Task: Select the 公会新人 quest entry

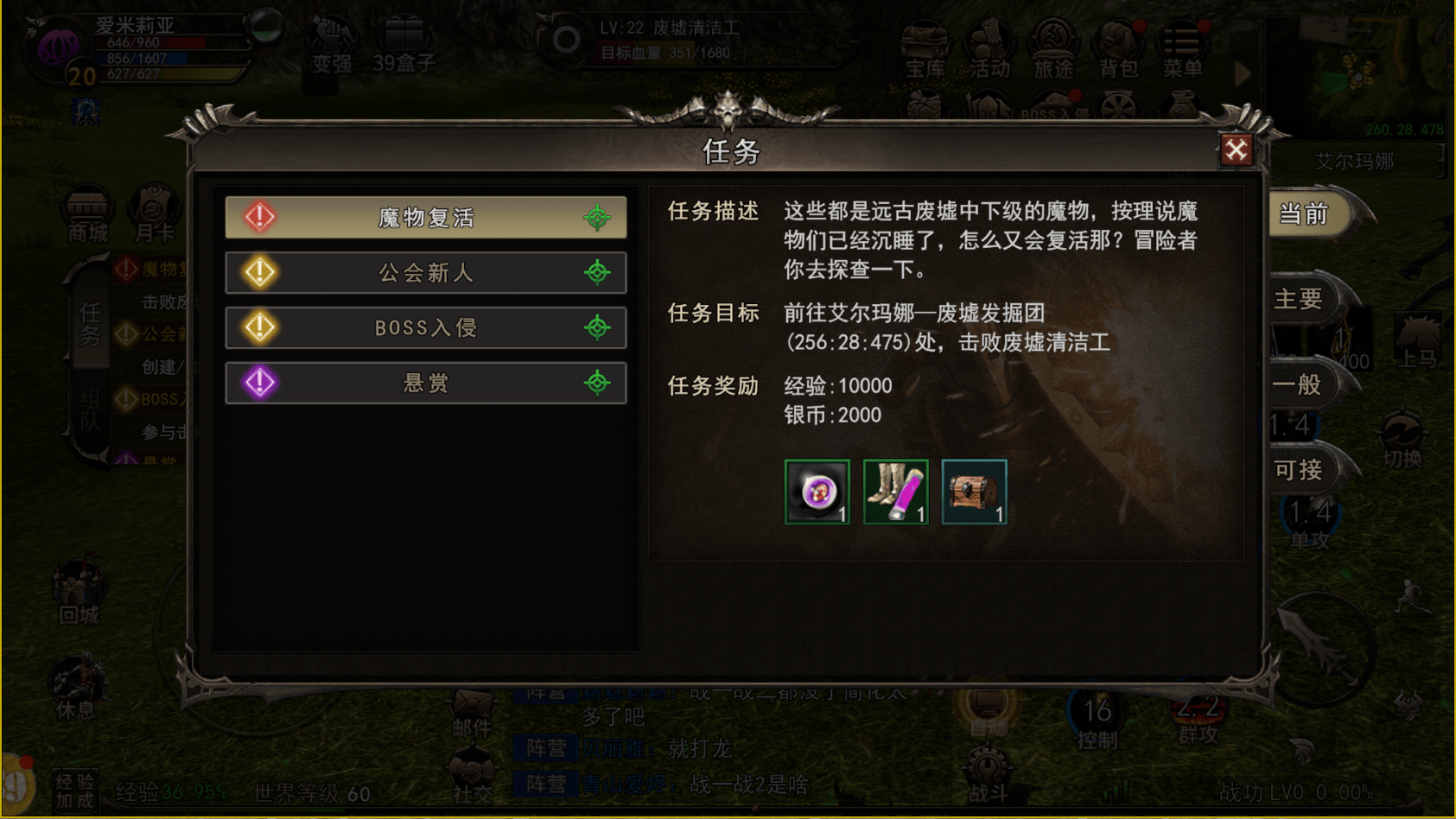Action: 425,273
